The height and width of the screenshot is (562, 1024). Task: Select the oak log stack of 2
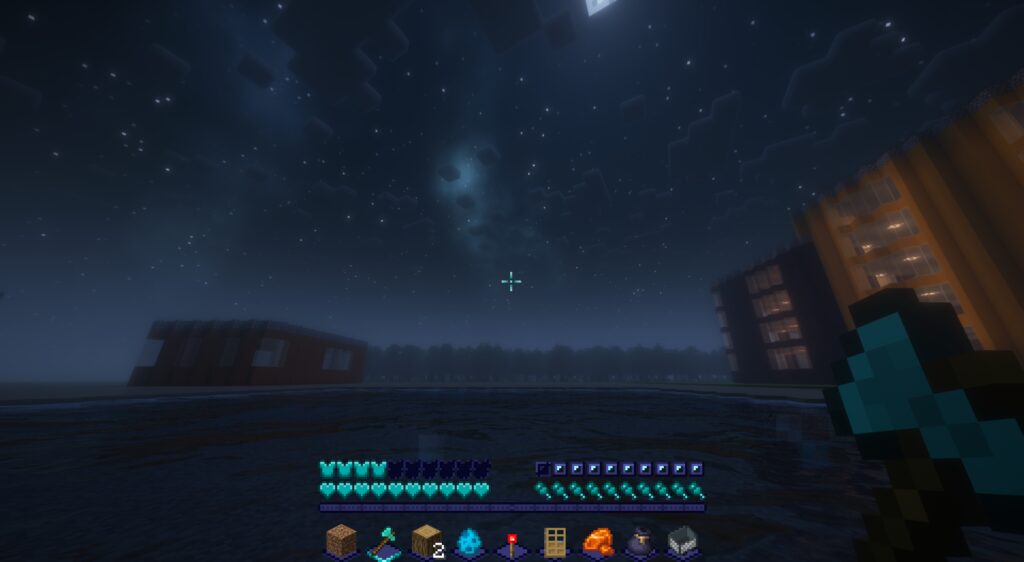[x=427, y=540]
